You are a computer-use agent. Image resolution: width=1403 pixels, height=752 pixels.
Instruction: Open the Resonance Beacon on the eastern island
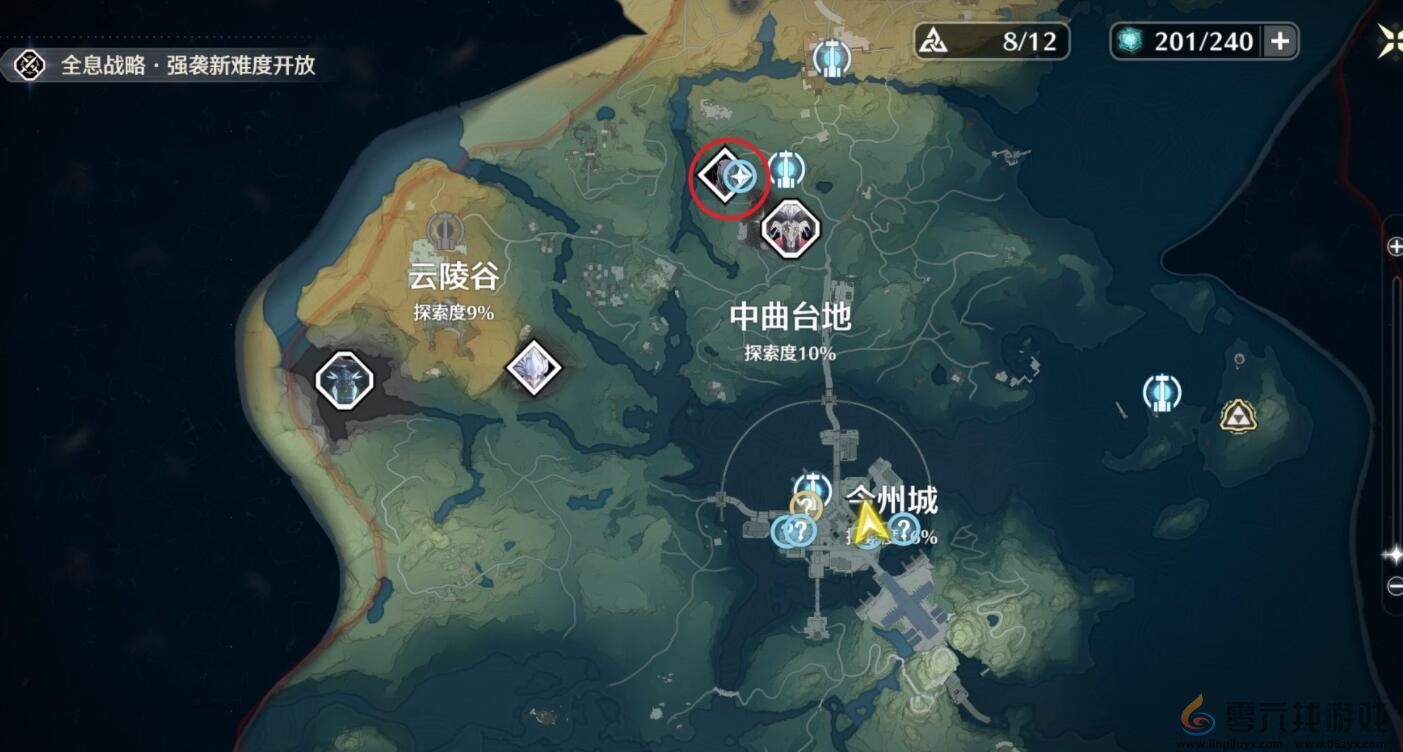pos(1162,394)
